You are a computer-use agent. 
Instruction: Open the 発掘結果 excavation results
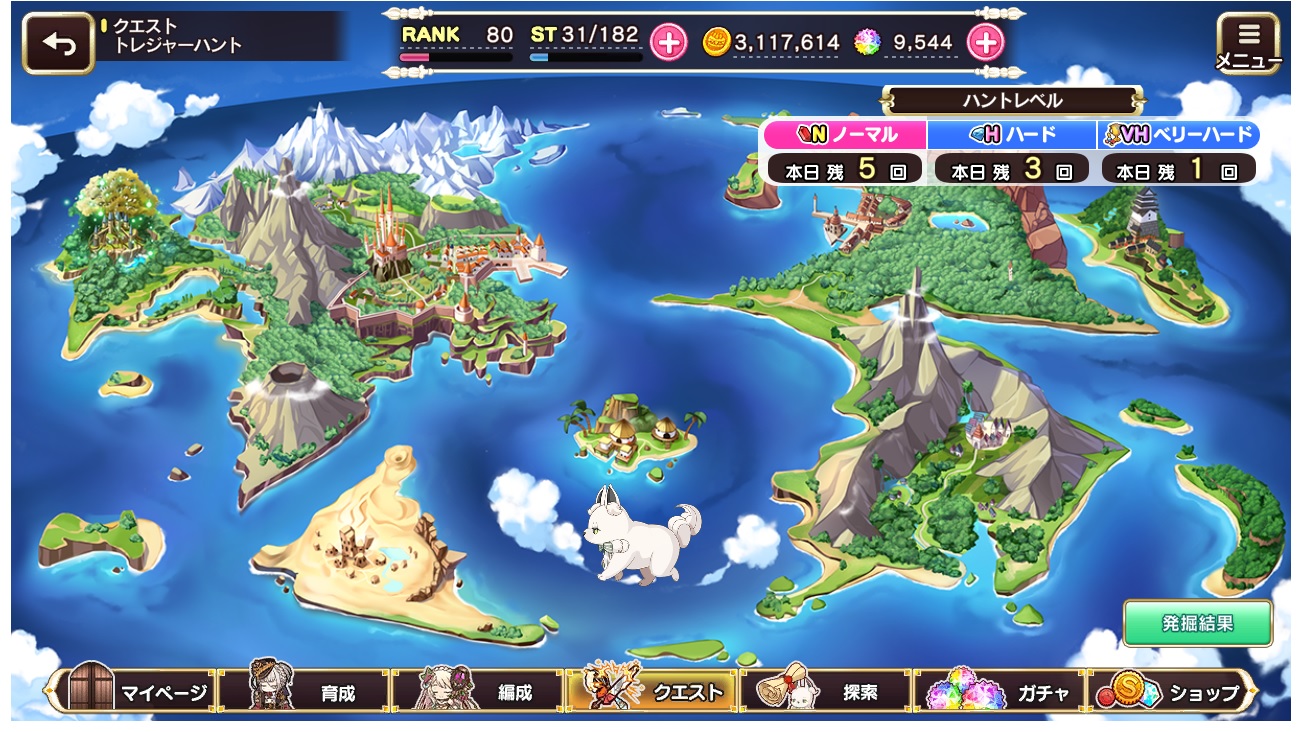tap(1197, 624)
